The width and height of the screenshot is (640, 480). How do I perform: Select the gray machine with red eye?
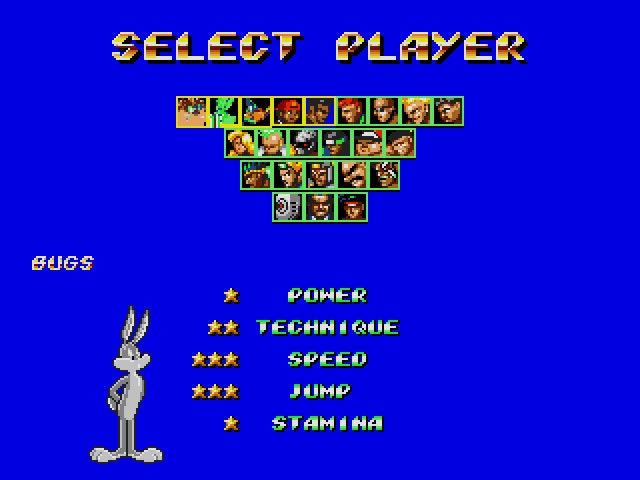[287, 207]
